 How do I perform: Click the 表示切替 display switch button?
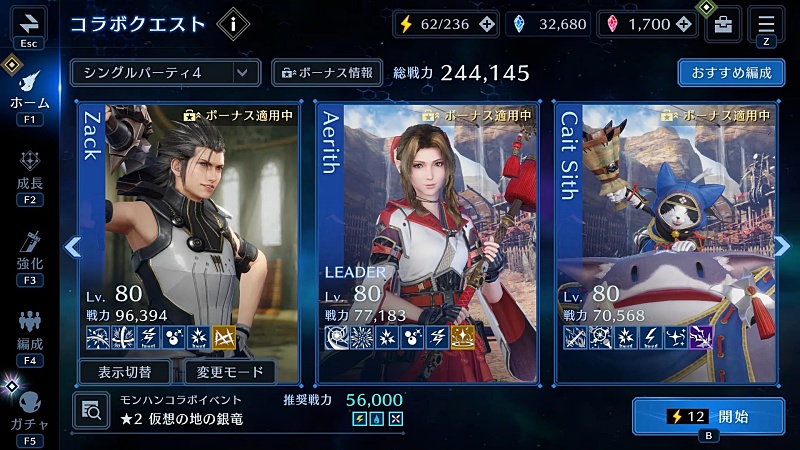pos(127,372)
